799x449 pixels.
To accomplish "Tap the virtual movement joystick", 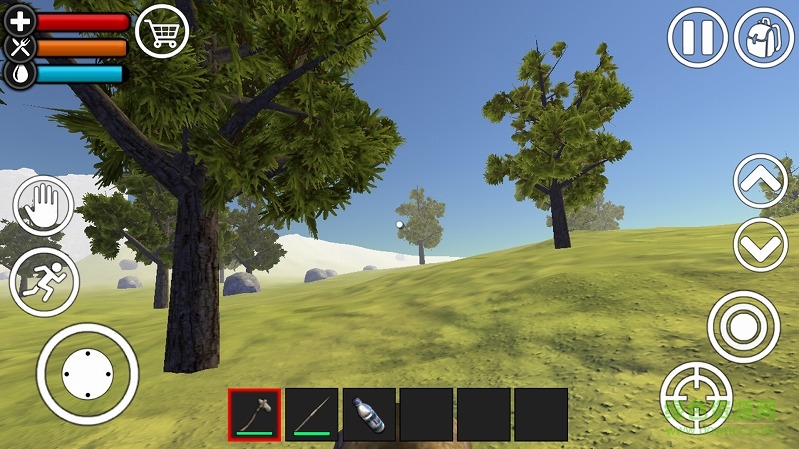I will [87, 374].
